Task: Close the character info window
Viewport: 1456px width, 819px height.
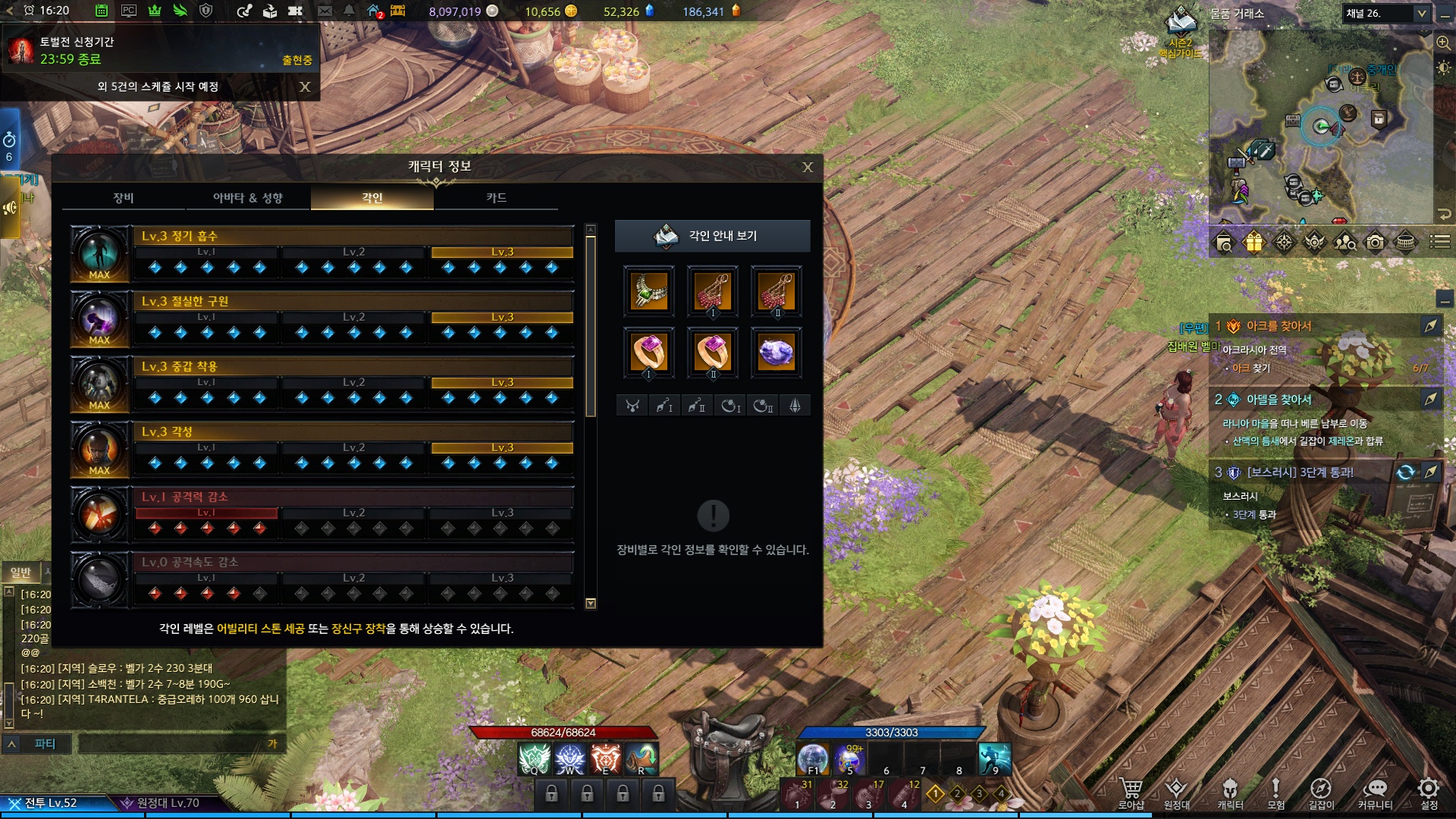Action: 808,168
